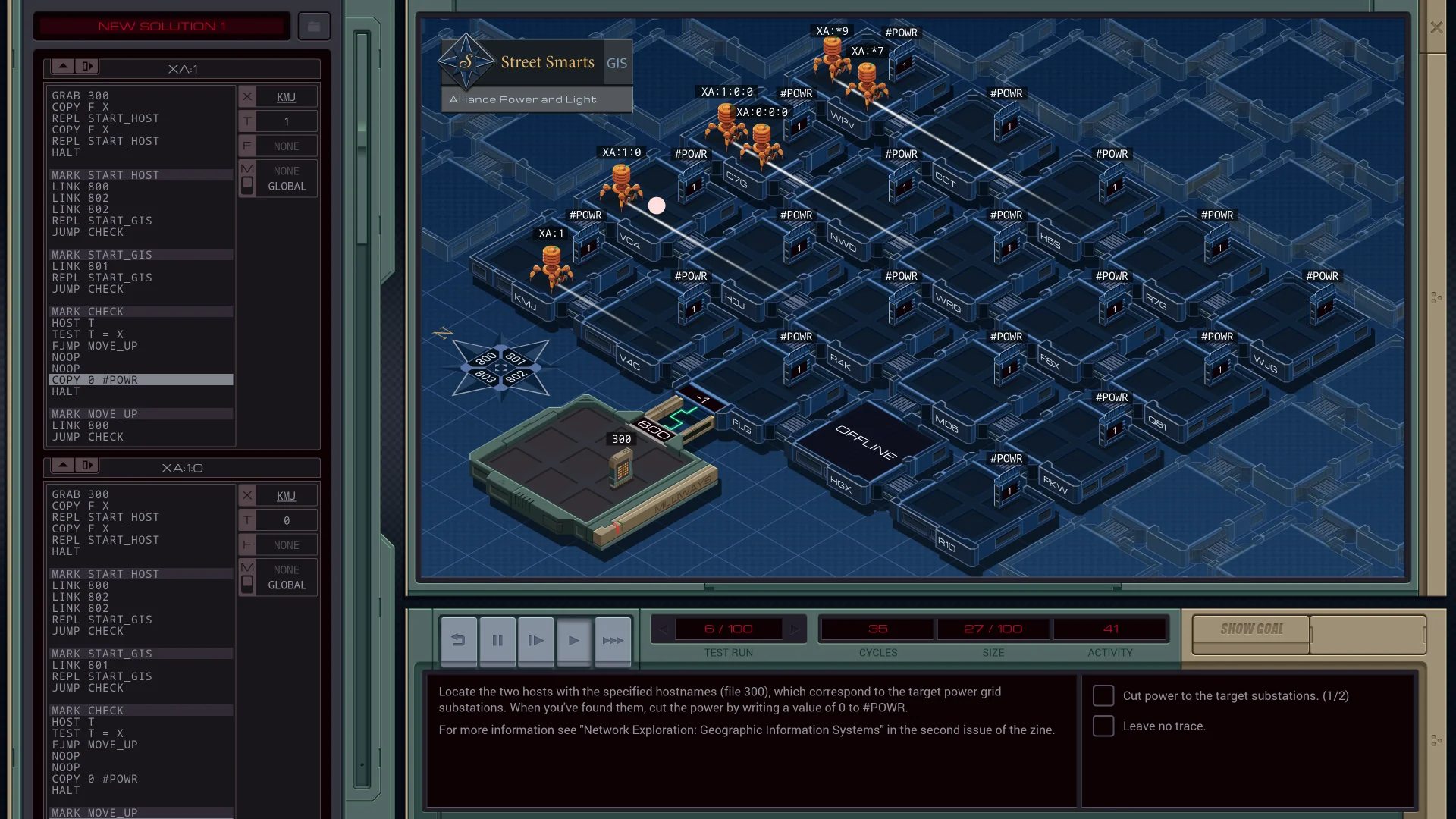
Task: Open the solution folder icon button
Action: click(314, 27)
